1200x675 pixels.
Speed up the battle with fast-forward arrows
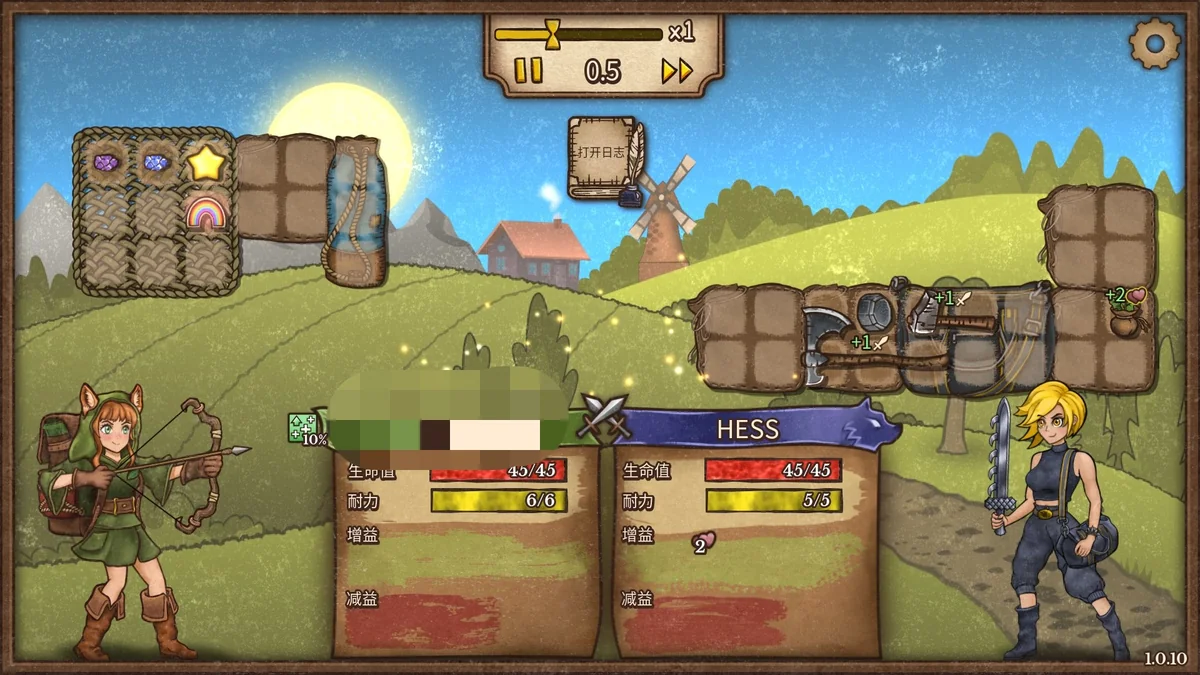coord(677,70)
